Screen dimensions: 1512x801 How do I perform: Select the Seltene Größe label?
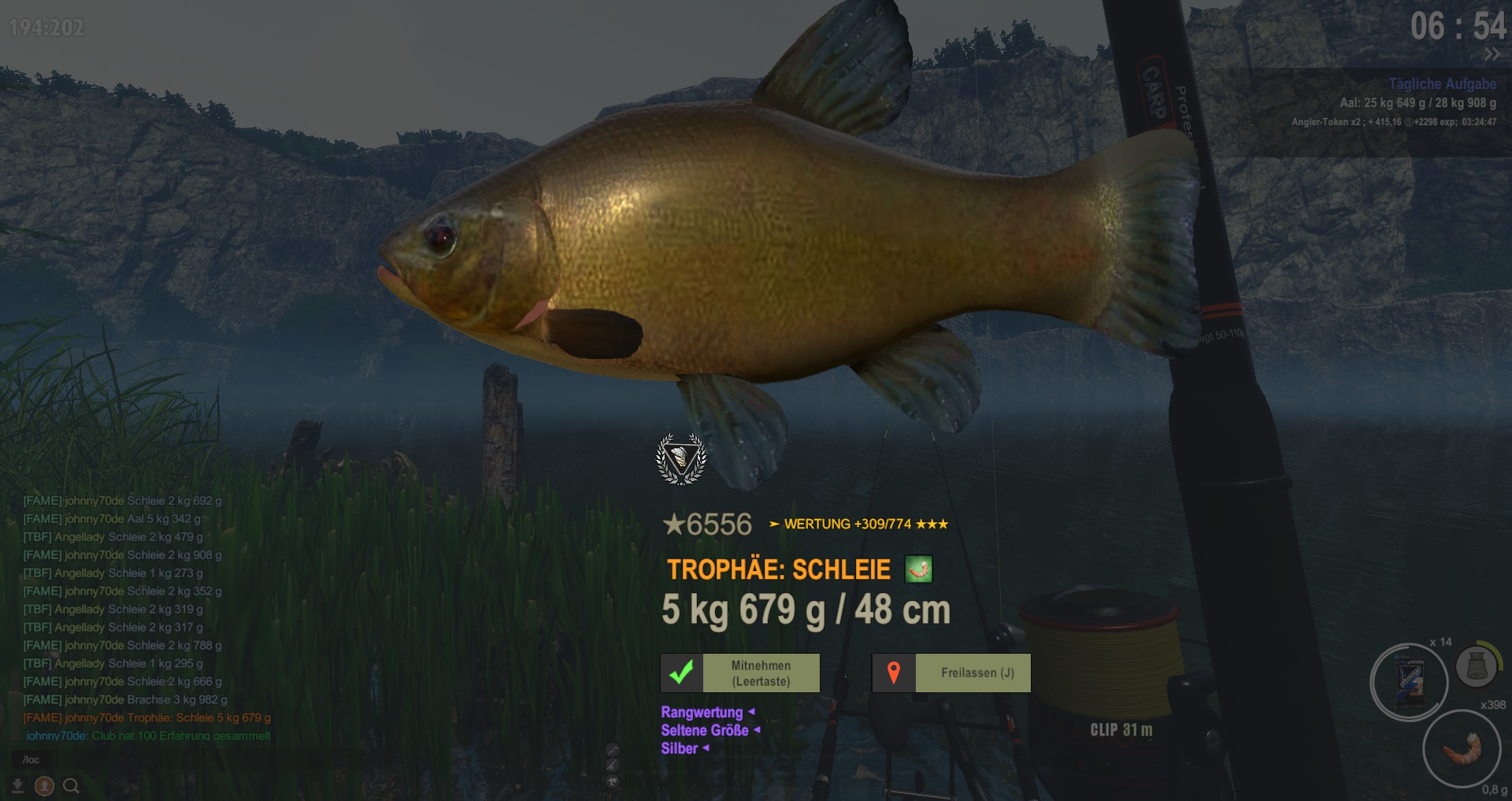[x=706, y=730]
